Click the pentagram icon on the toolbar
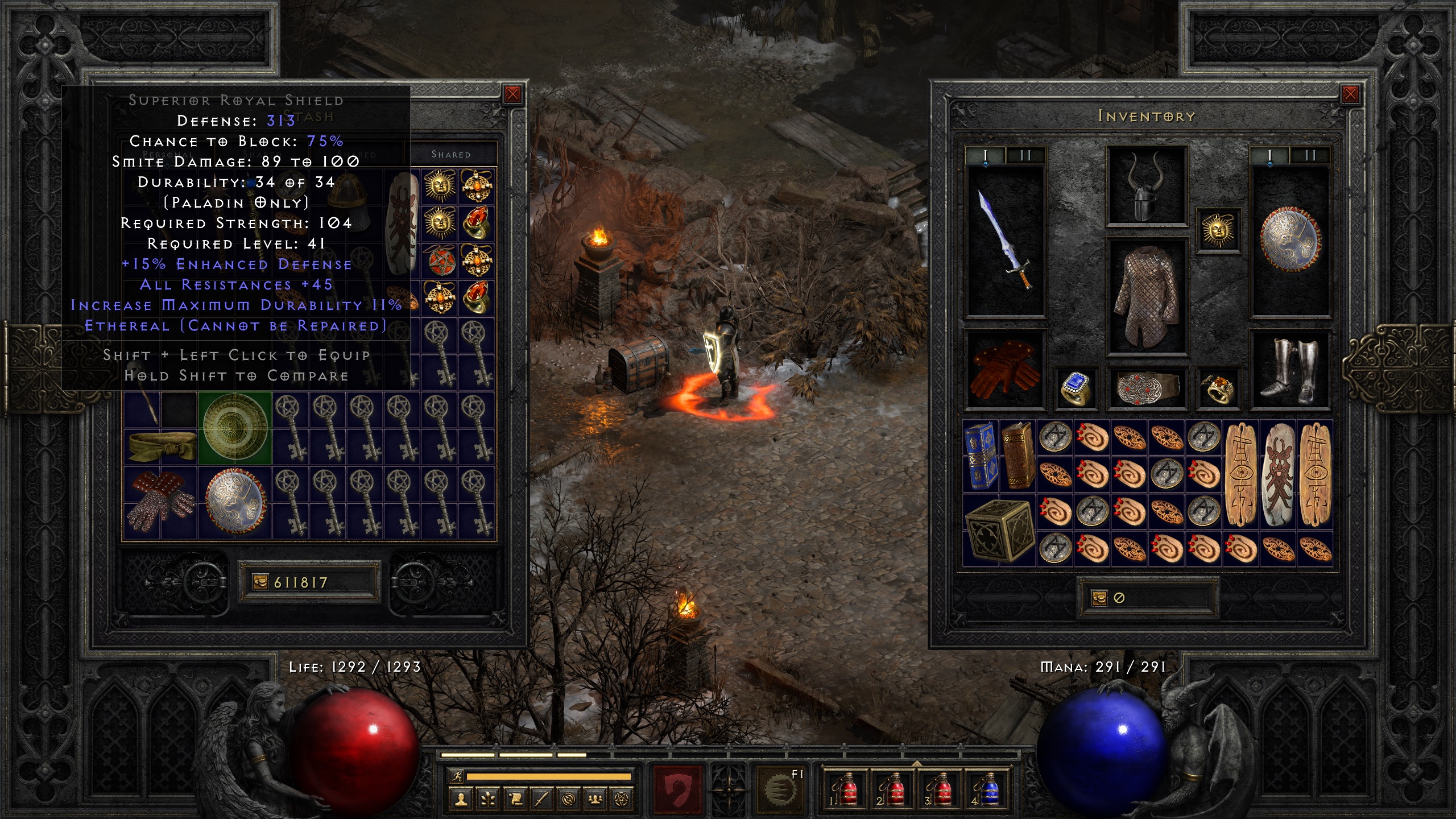Image resolution: width=1456 pixels, height=819 pixels. click(x=622, y=800)
